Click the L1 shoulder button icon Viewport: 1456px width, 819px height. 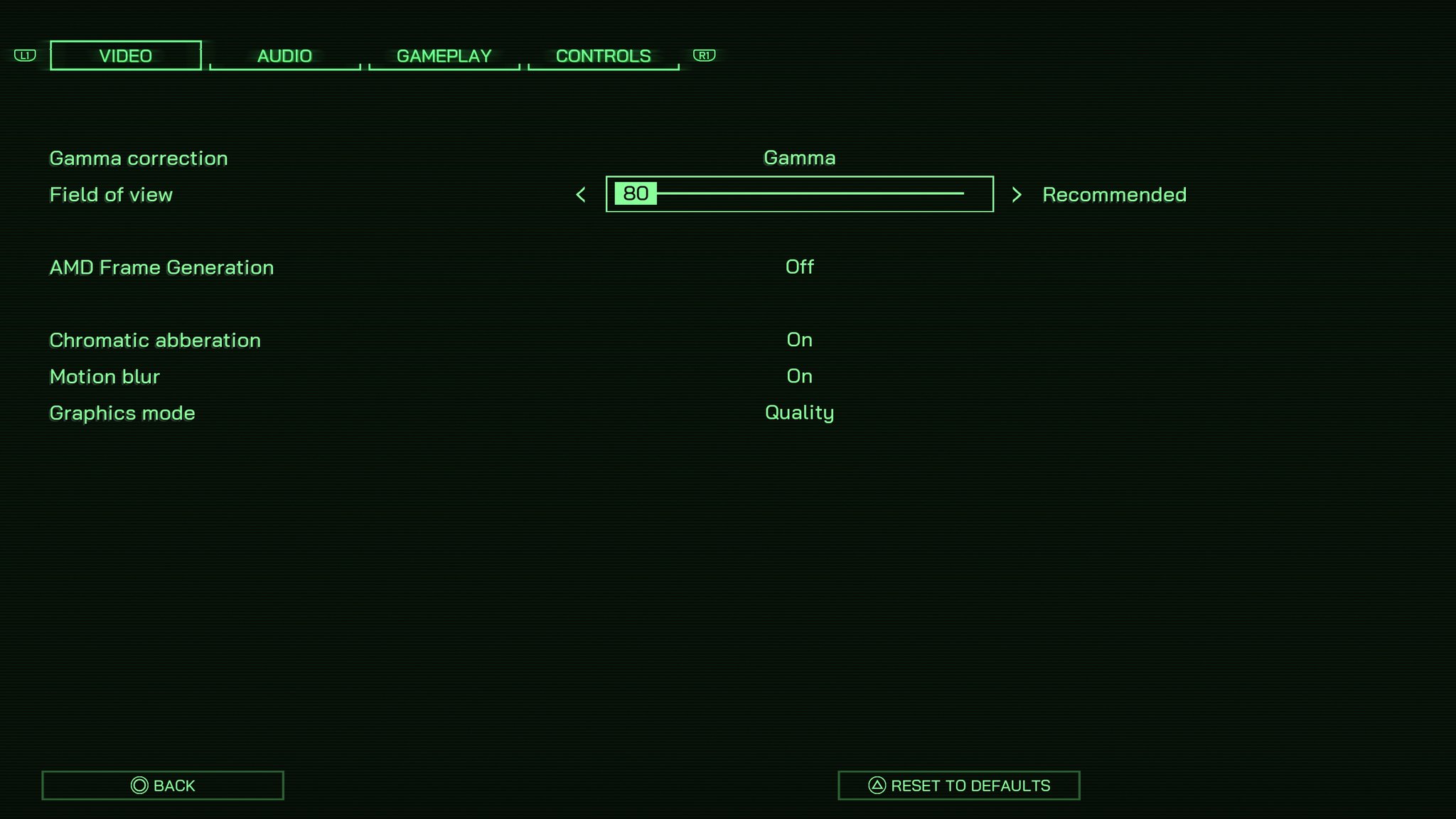pos(24,55)
